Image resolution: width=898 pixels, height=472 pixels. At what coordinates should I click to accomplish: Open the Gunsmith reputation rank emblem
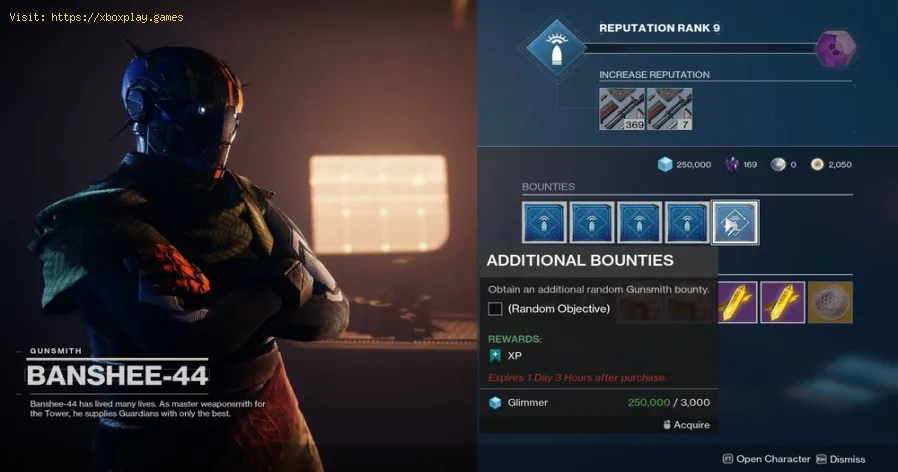pos(555,47)
